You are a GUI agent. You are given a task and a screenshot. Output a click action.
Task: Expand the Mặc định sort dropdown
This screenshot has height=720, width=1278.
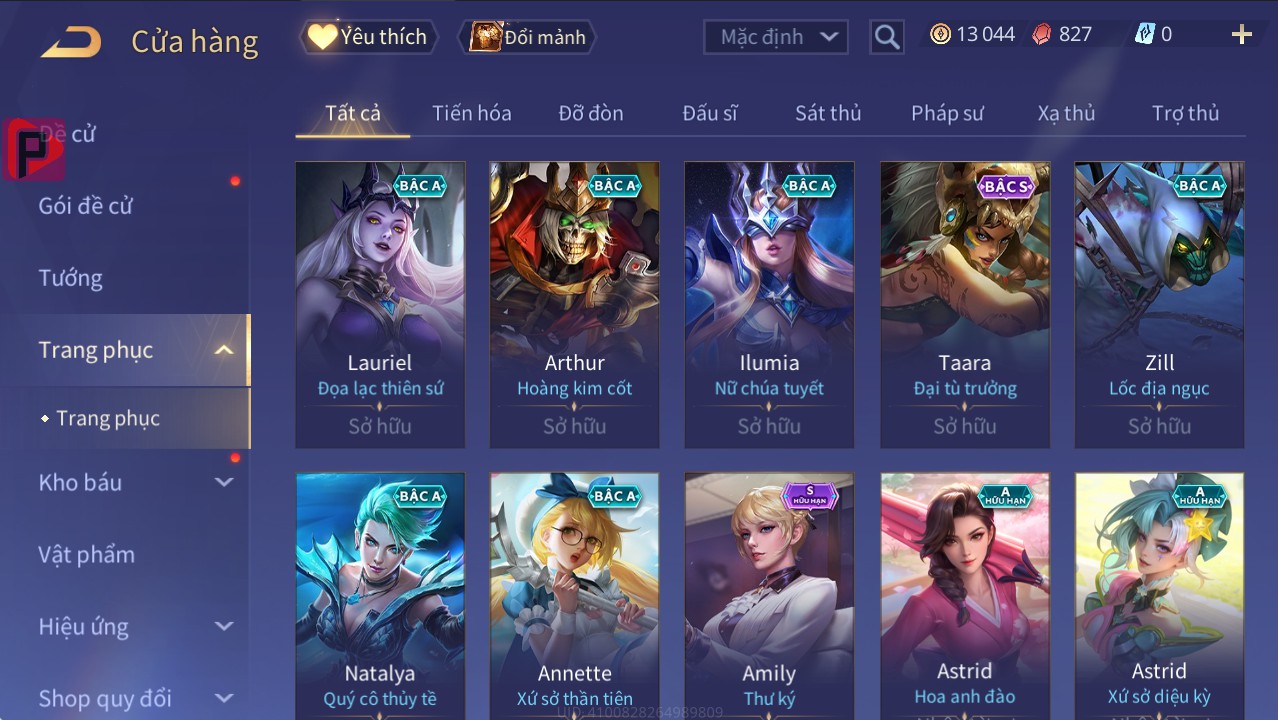point(776,37)
